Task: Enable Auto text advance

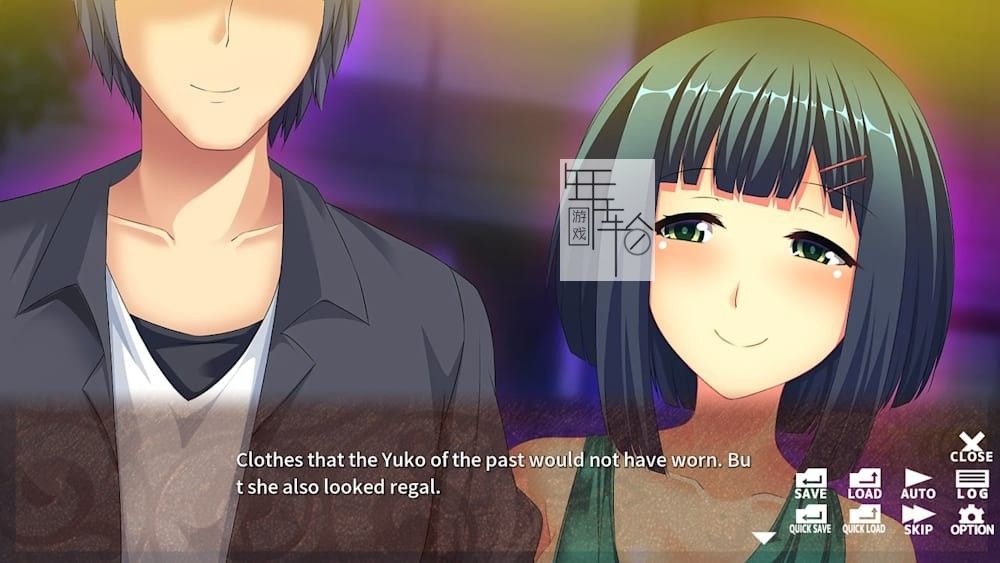Action: [x=918, y=484]
